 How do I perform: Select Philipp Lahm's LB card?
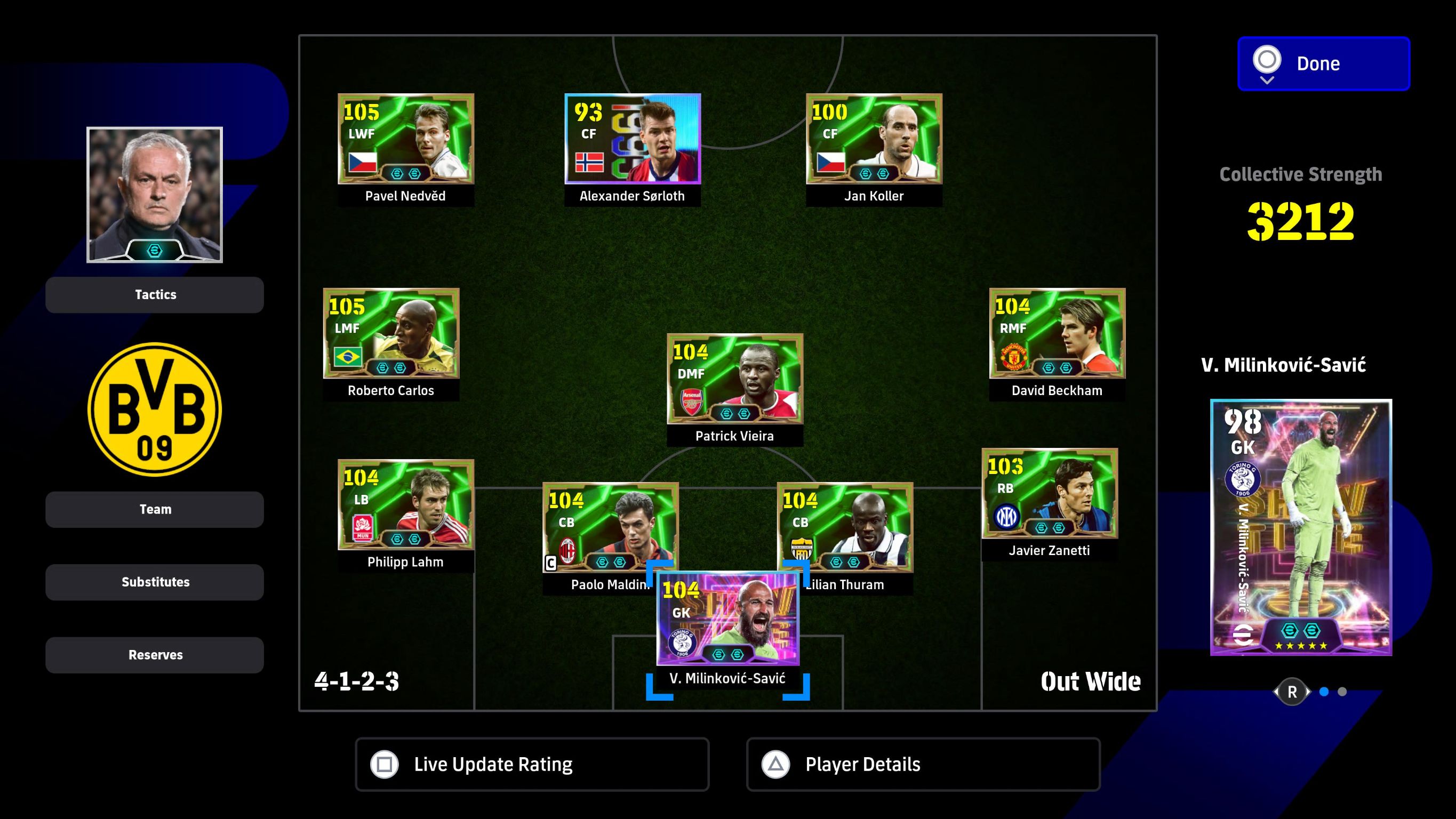[x=405, y=505]
